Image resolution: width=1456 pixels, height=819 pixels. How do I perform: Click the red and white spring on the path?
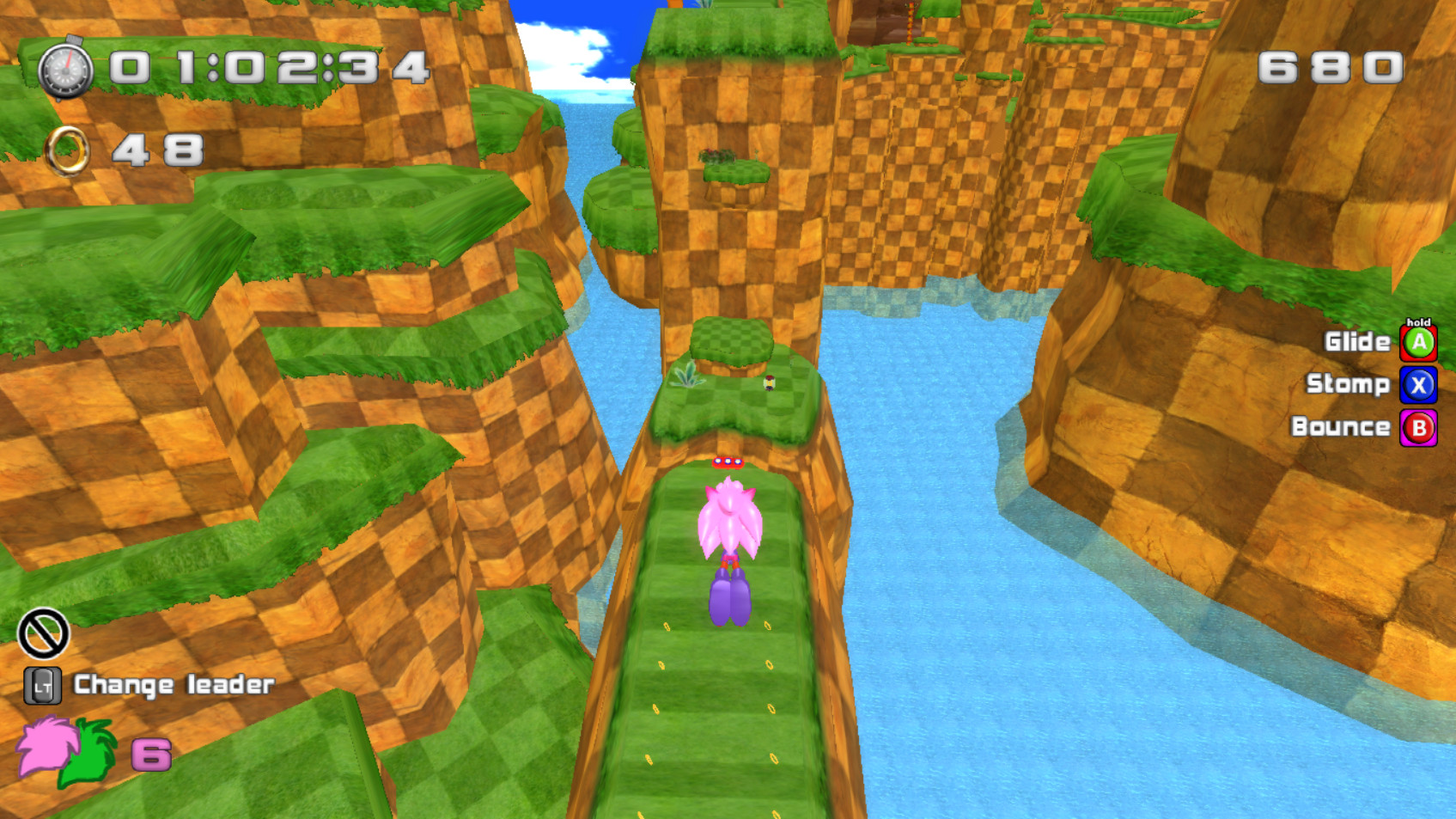click(x=728, y=461)
